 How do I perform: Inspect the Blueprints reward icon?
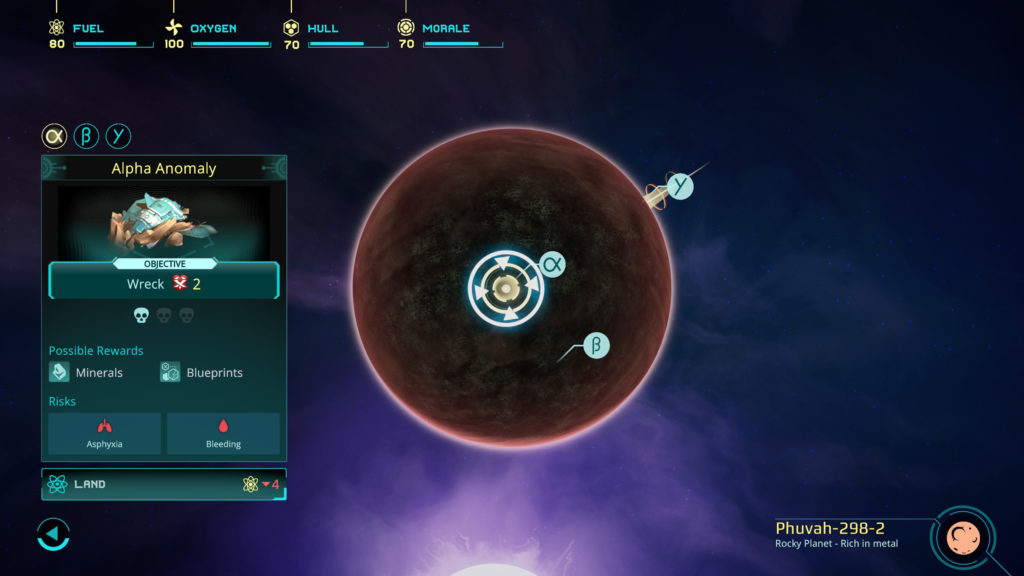[170, 372]
